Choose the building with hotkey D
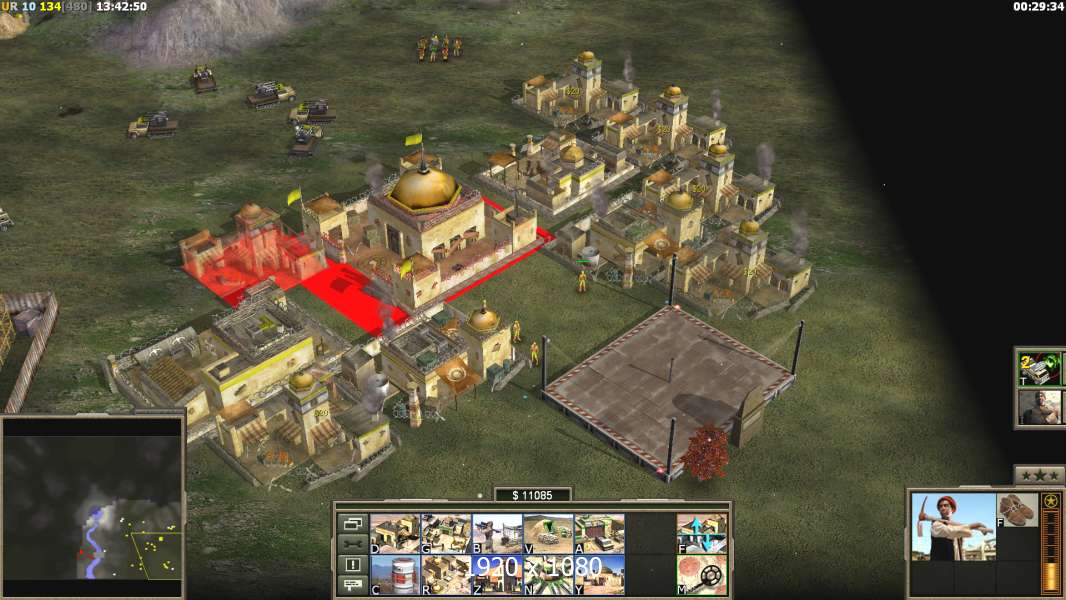The height and width of the screenshot is (600, 1066). [395, 534]
